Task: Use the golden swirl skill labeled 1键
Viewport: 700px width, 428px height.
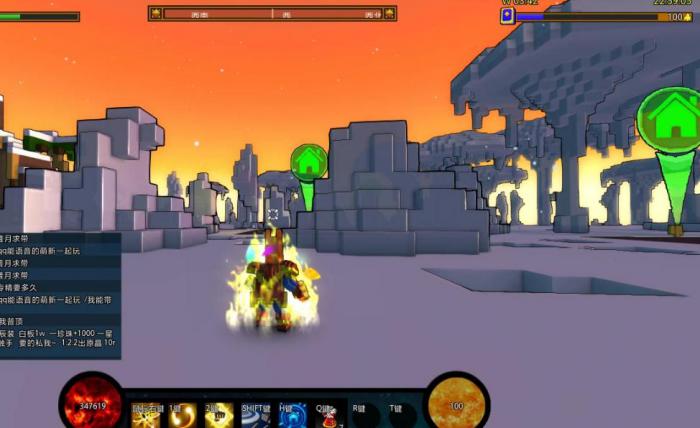Action: pos(182,415)
